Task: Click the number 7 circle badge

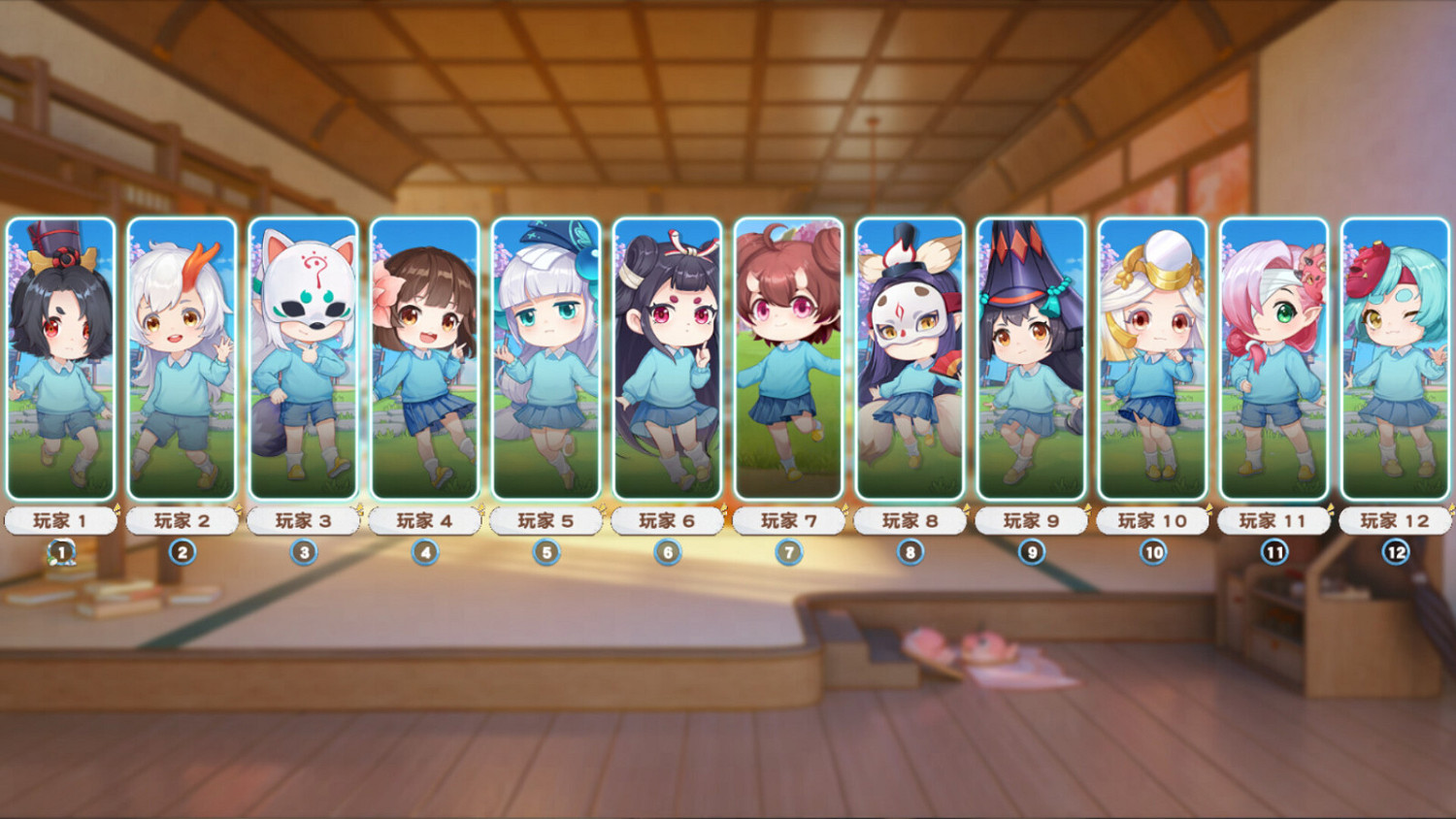Action: [x=788, y=551]
